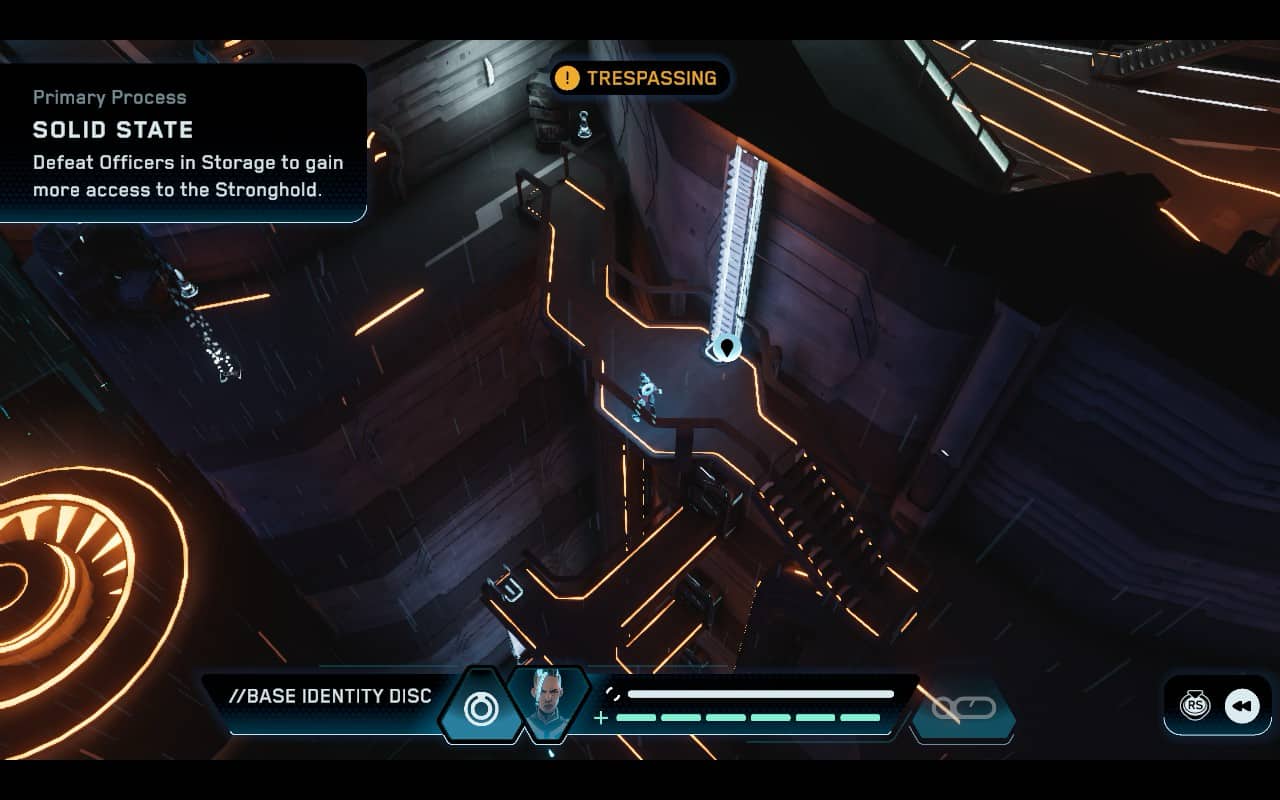
Task: Open the Solid State objective tracker
Action: (x=185, y=143)
